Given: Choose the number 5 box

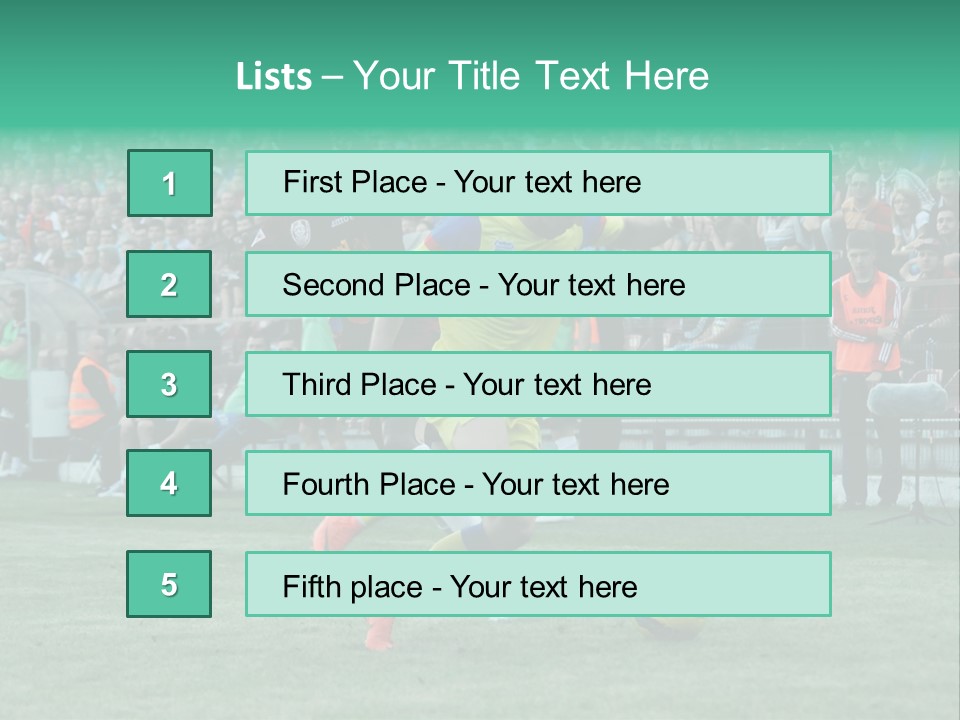Looking at the screenshot, I should (x=169, y=584).
